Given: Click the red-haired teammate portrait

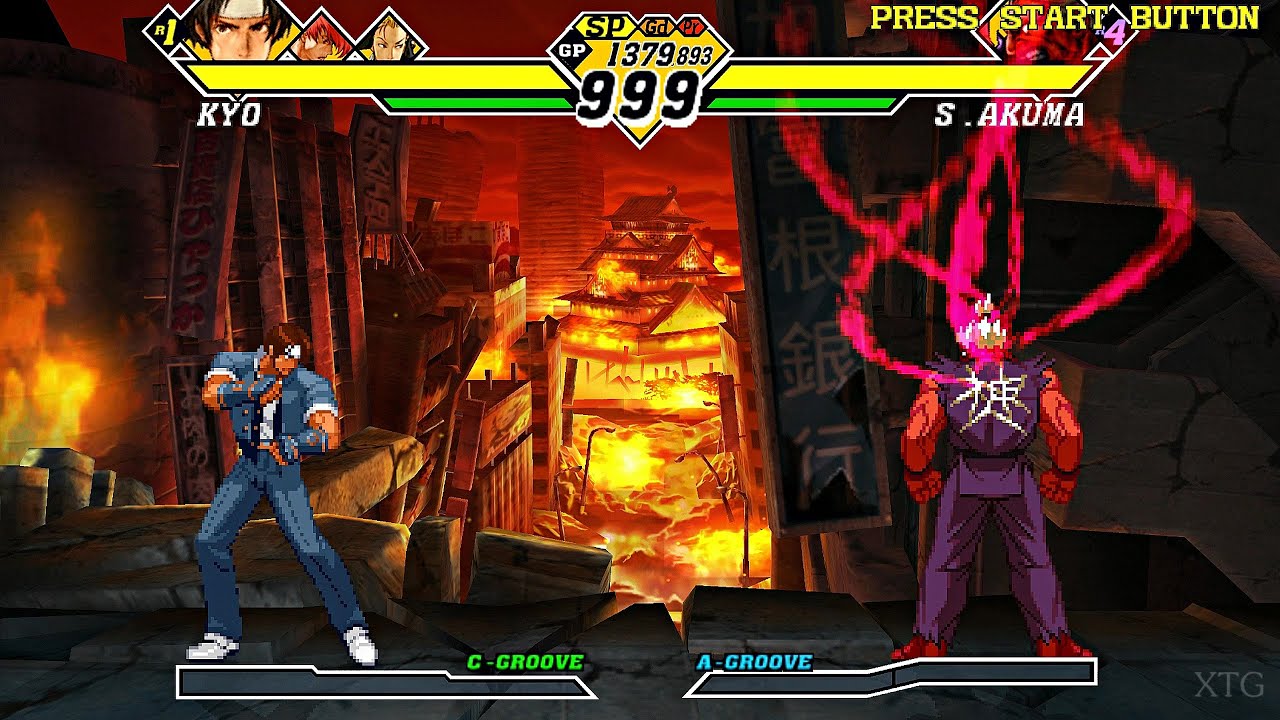Looking at the screenshot, I should [325, 37].
